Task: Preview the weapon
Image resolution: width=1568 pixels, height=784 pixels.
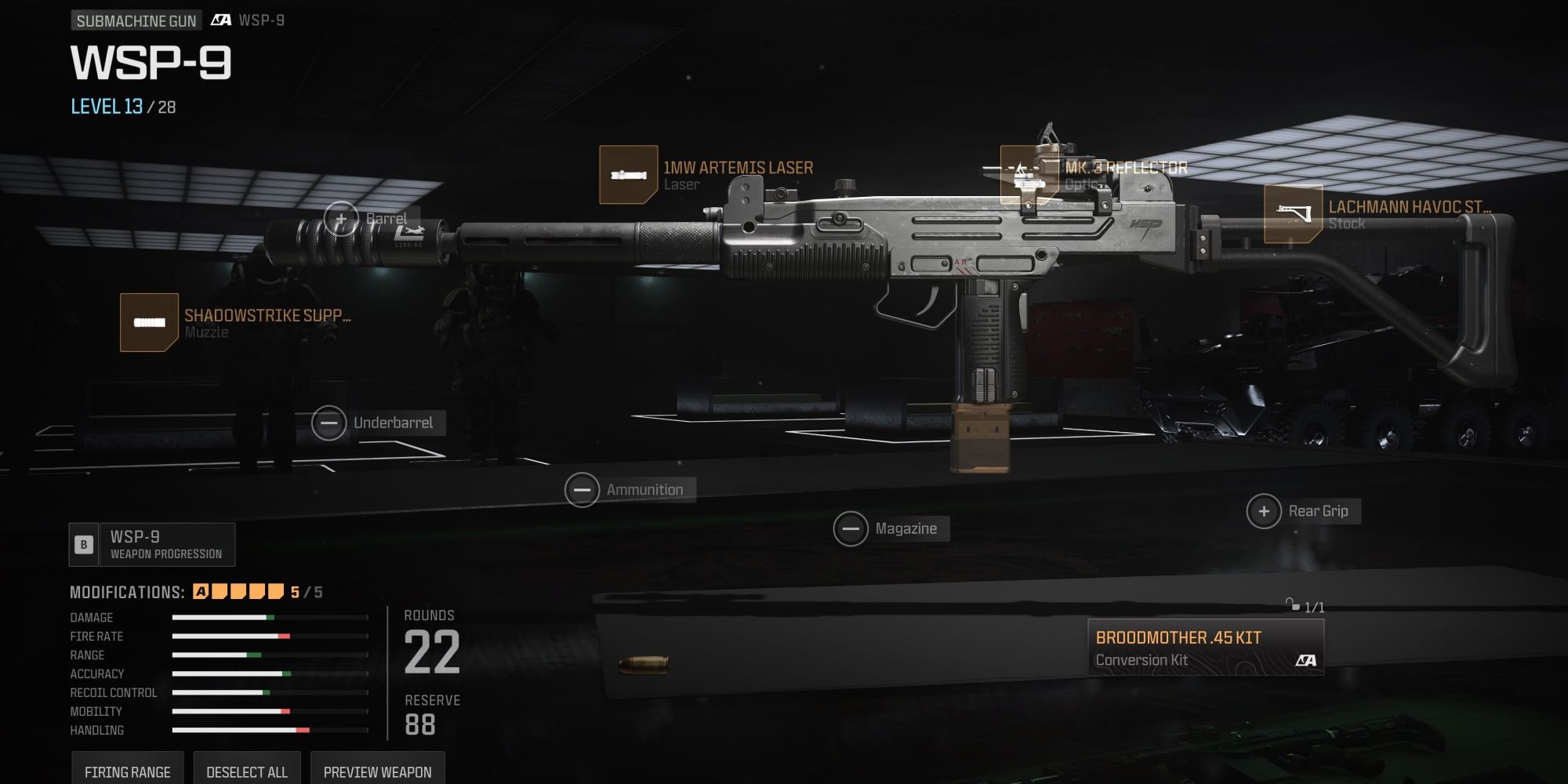Action: coord(377,771)
